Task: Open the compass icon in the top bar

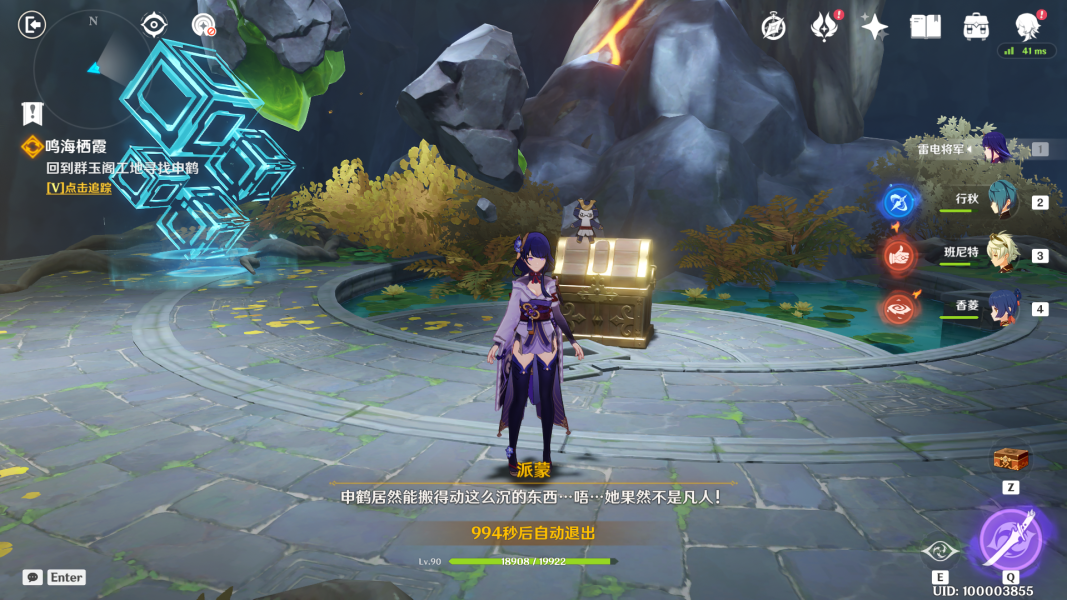Action: point(773,27)
